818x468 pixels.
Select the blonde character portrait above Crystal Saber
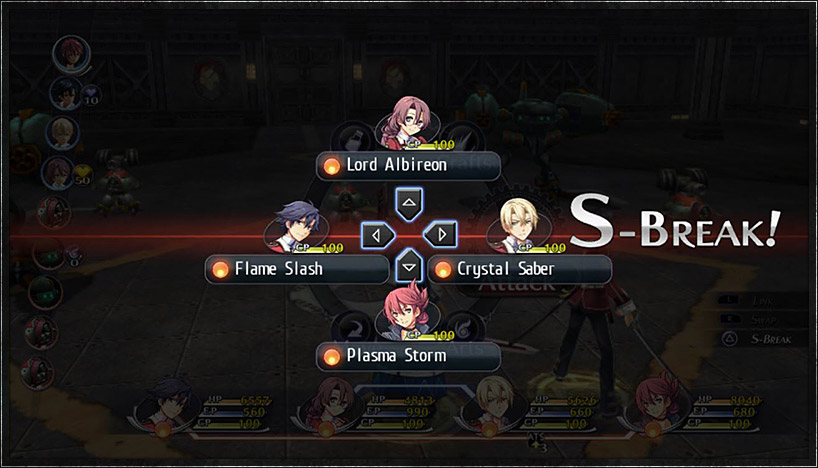pyautogui.click(x=520, y=225)
